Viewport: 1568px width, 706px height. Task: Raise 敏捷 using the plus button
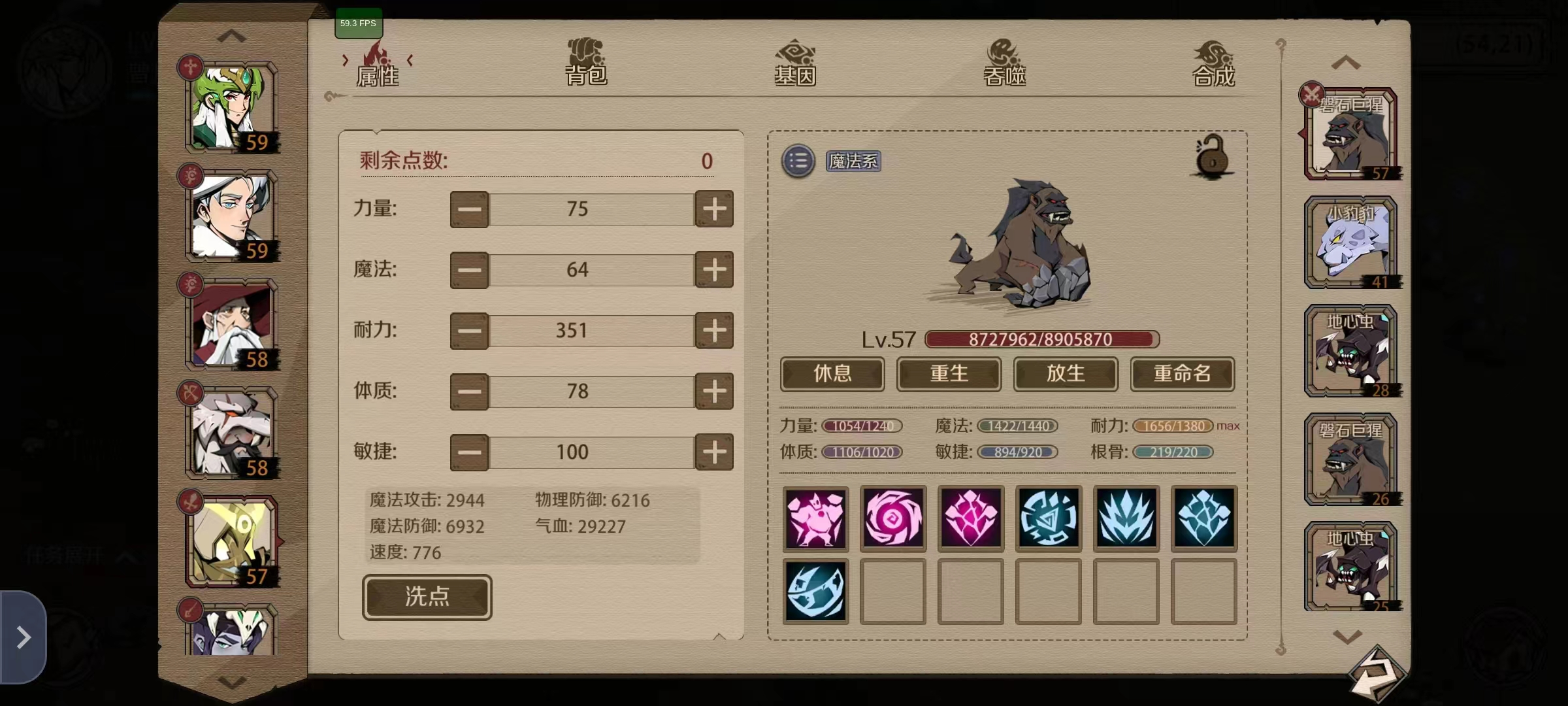click(714, 452)
